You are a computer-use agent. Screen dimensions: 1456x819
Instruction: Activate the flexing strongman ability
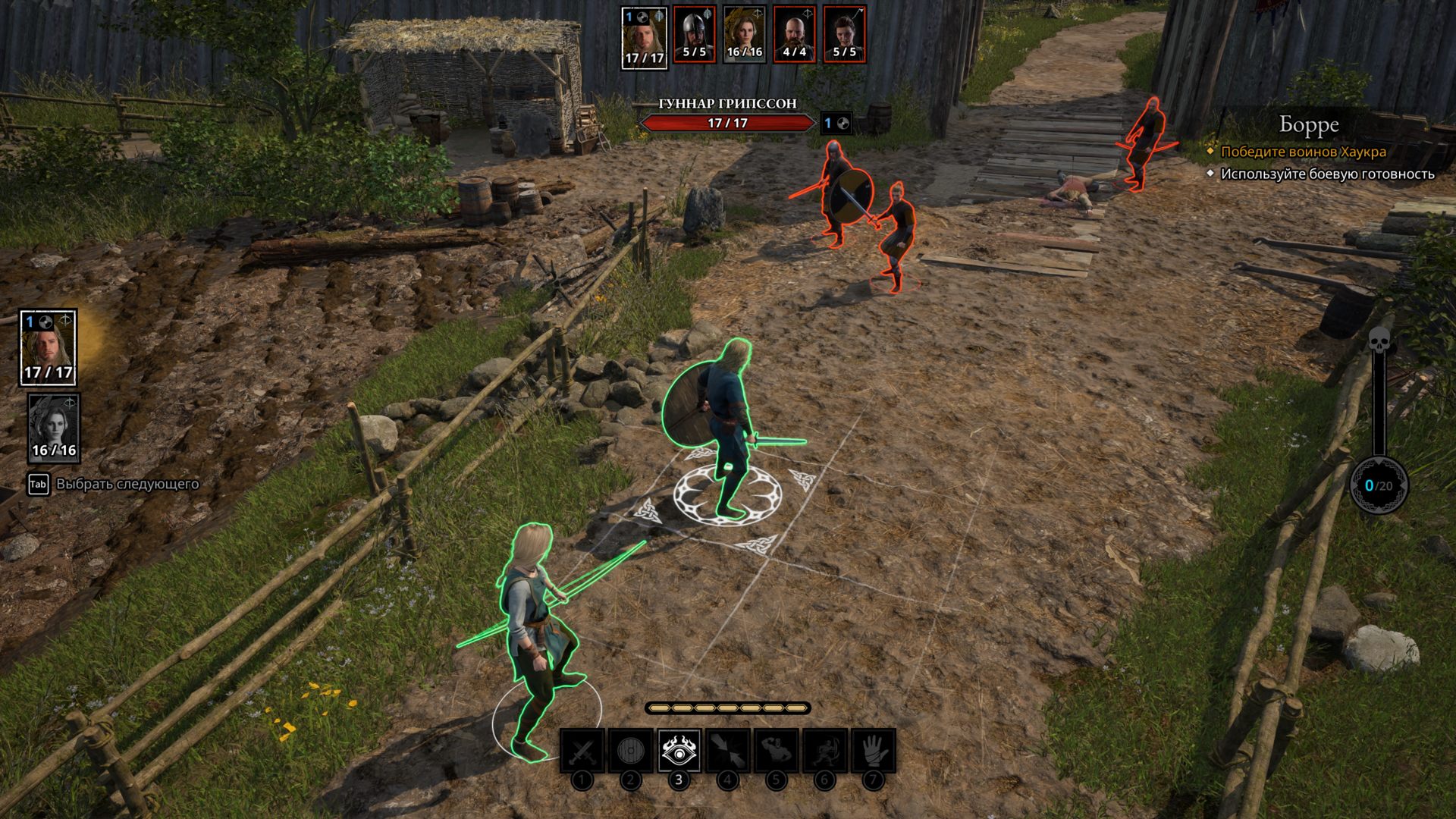[x=776, y=751]
